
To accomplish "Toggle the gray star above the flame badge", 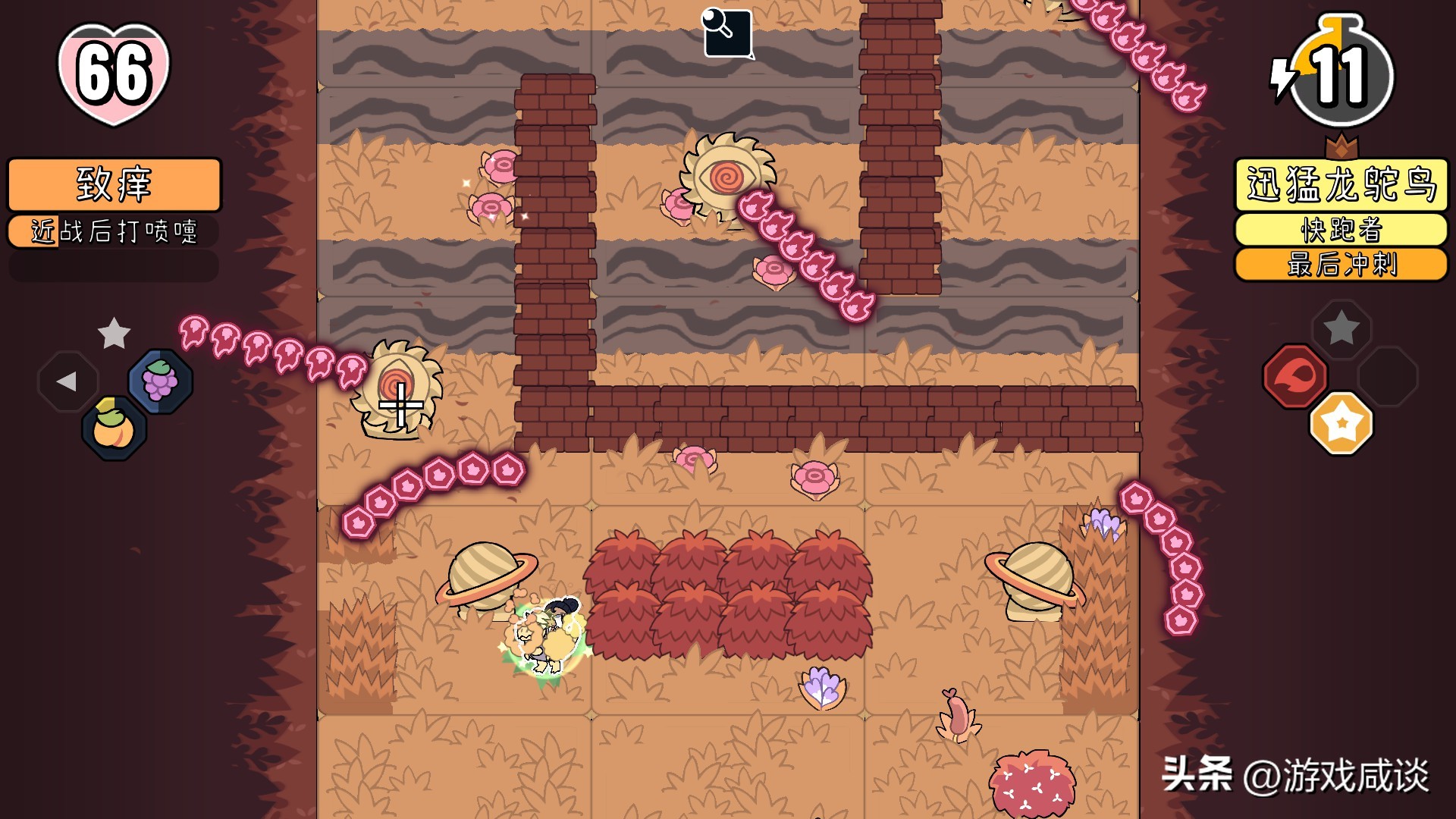I will [x=1341, y=328].
